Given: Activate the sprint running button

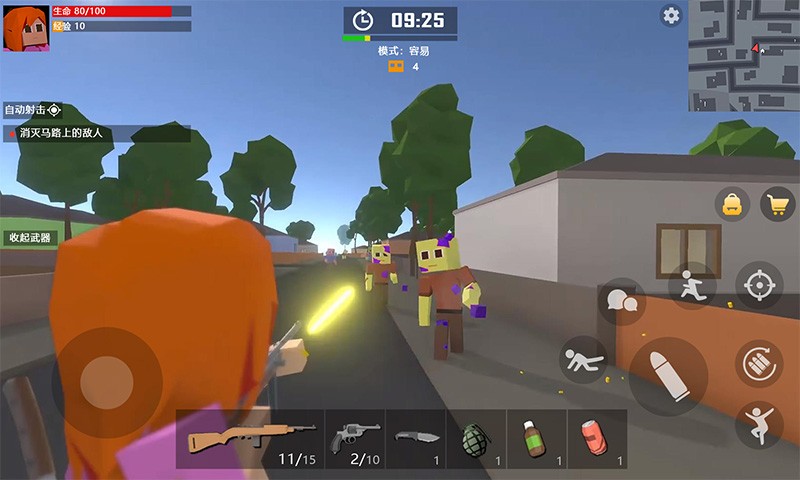Looking at the screenshot, I should (692, 285).
